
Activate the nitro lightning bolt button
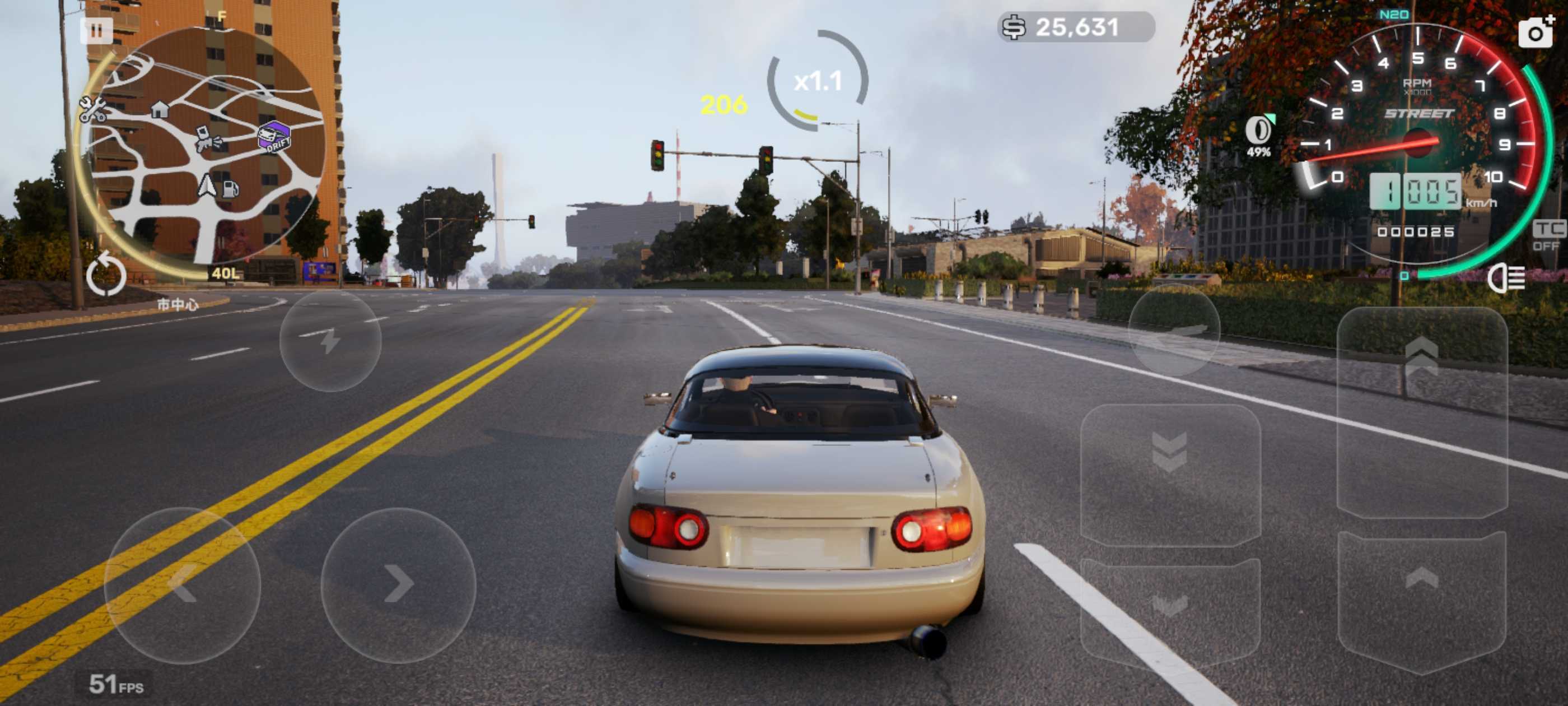tap(330, 341)
